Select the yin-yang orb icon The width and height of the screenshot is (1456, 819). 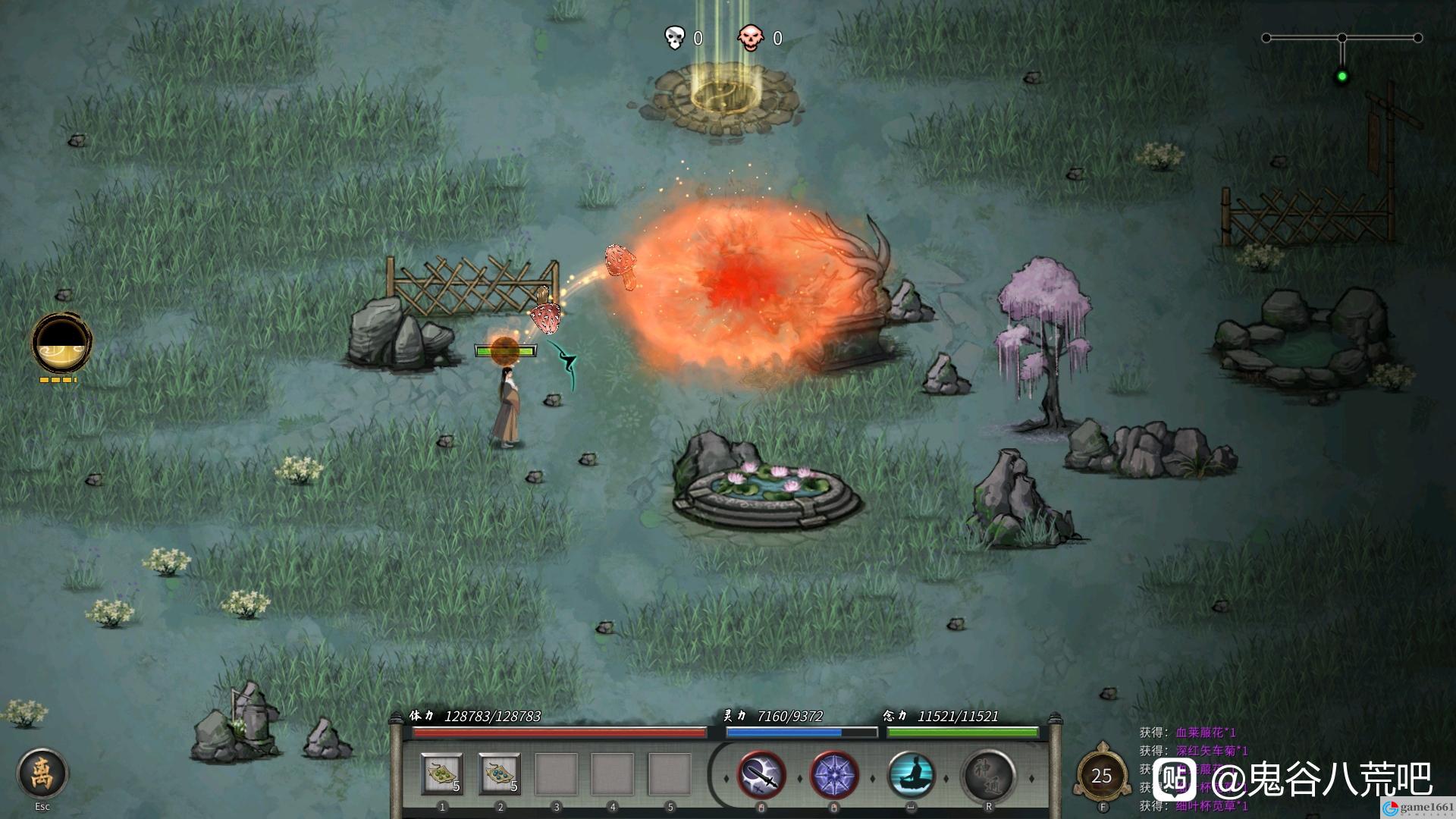coord(62,344)
